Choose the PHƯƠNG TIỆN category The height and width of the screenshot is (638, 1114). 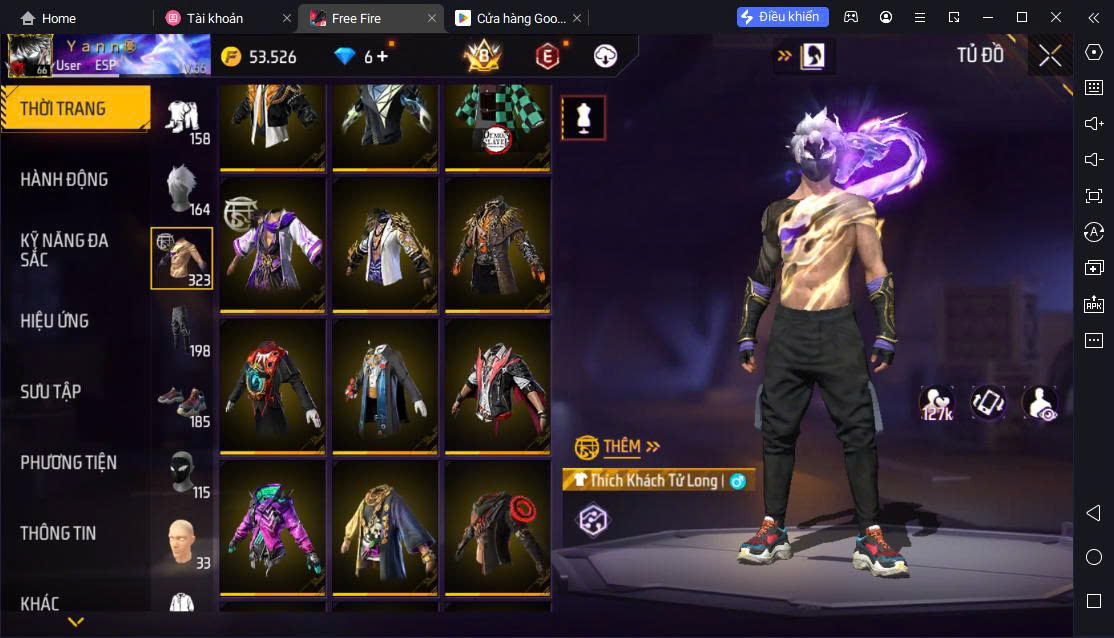click(x=68, y=463)
